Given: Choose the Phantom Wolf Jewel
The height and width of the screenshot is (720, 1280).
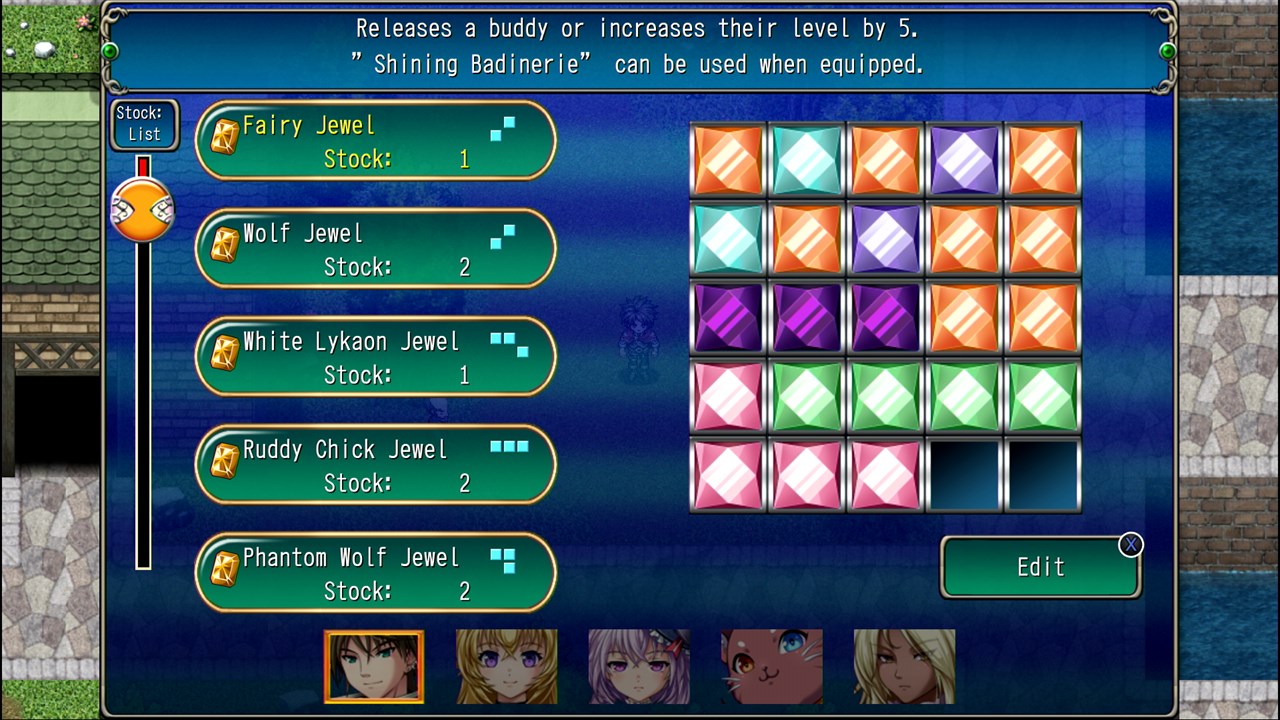Looking at the screenshot, I should [375, 573].
